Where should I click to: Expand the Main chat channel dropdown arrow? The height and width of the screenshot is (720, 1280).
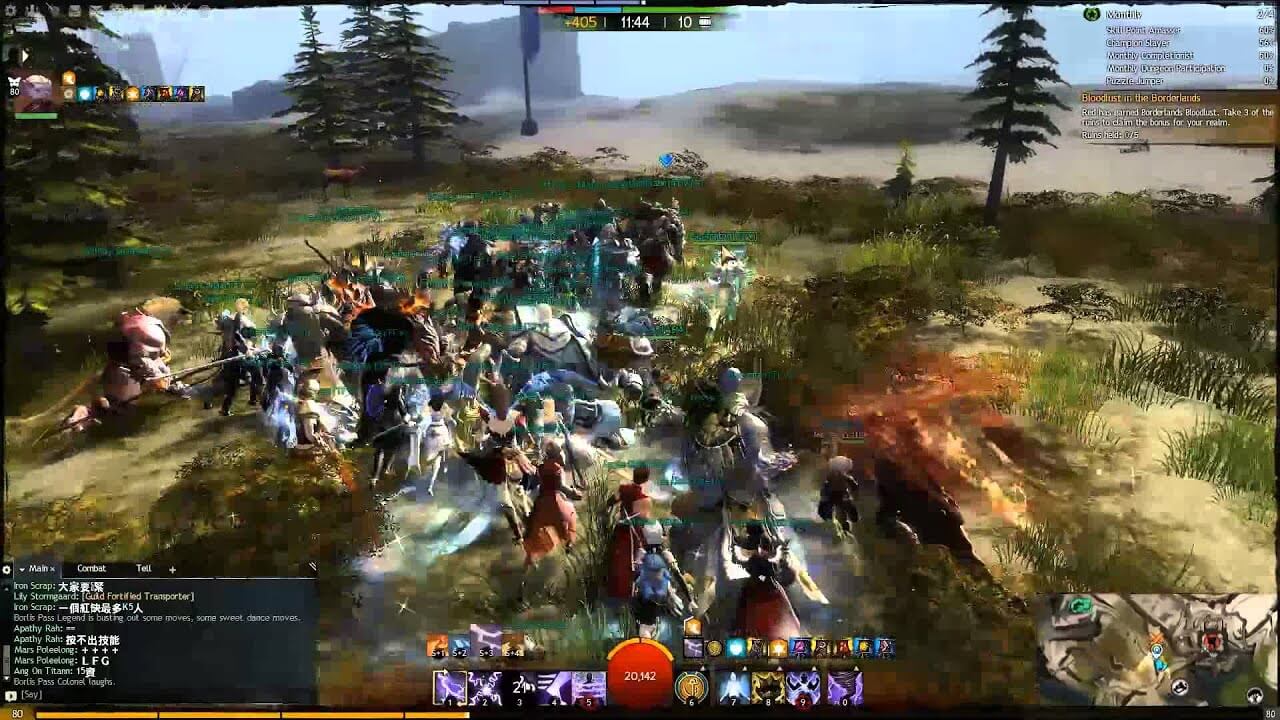click(x=22, y=569)
